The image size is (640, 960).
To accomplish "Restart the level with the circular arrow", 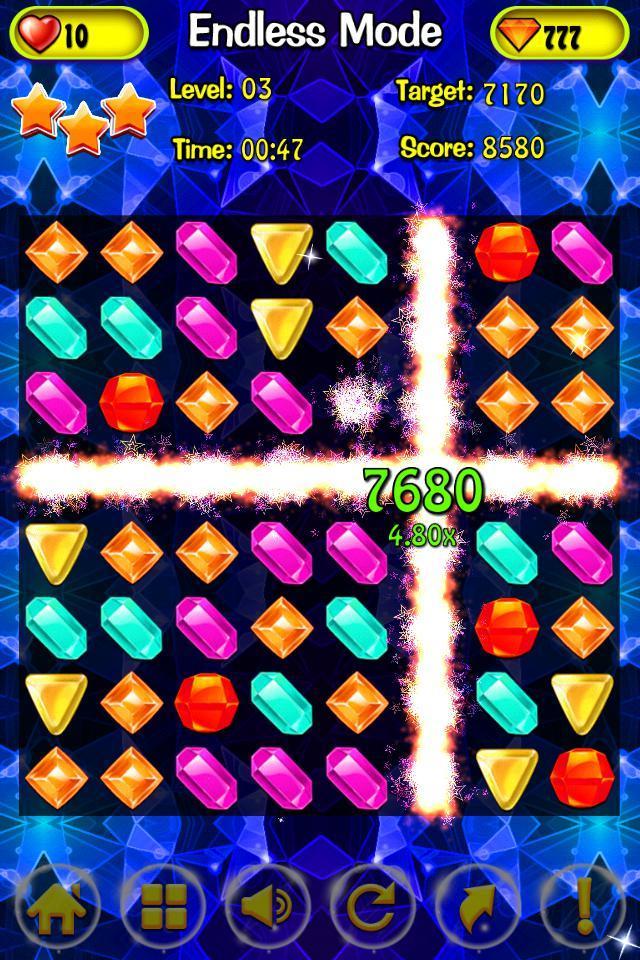I will coord(372,906).
